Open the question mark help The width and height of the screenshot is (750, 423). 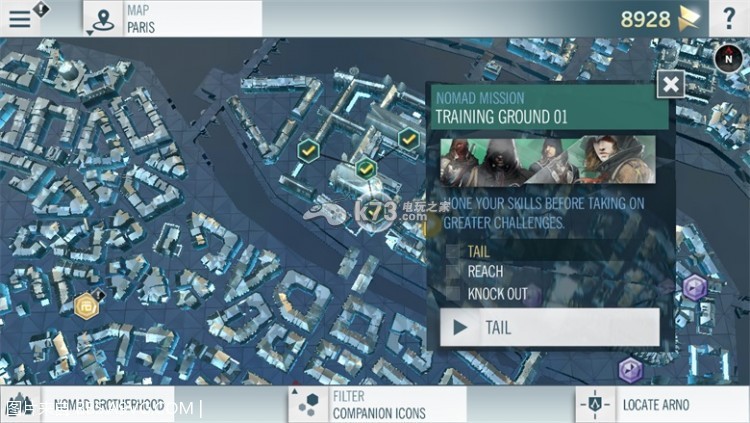728,18
